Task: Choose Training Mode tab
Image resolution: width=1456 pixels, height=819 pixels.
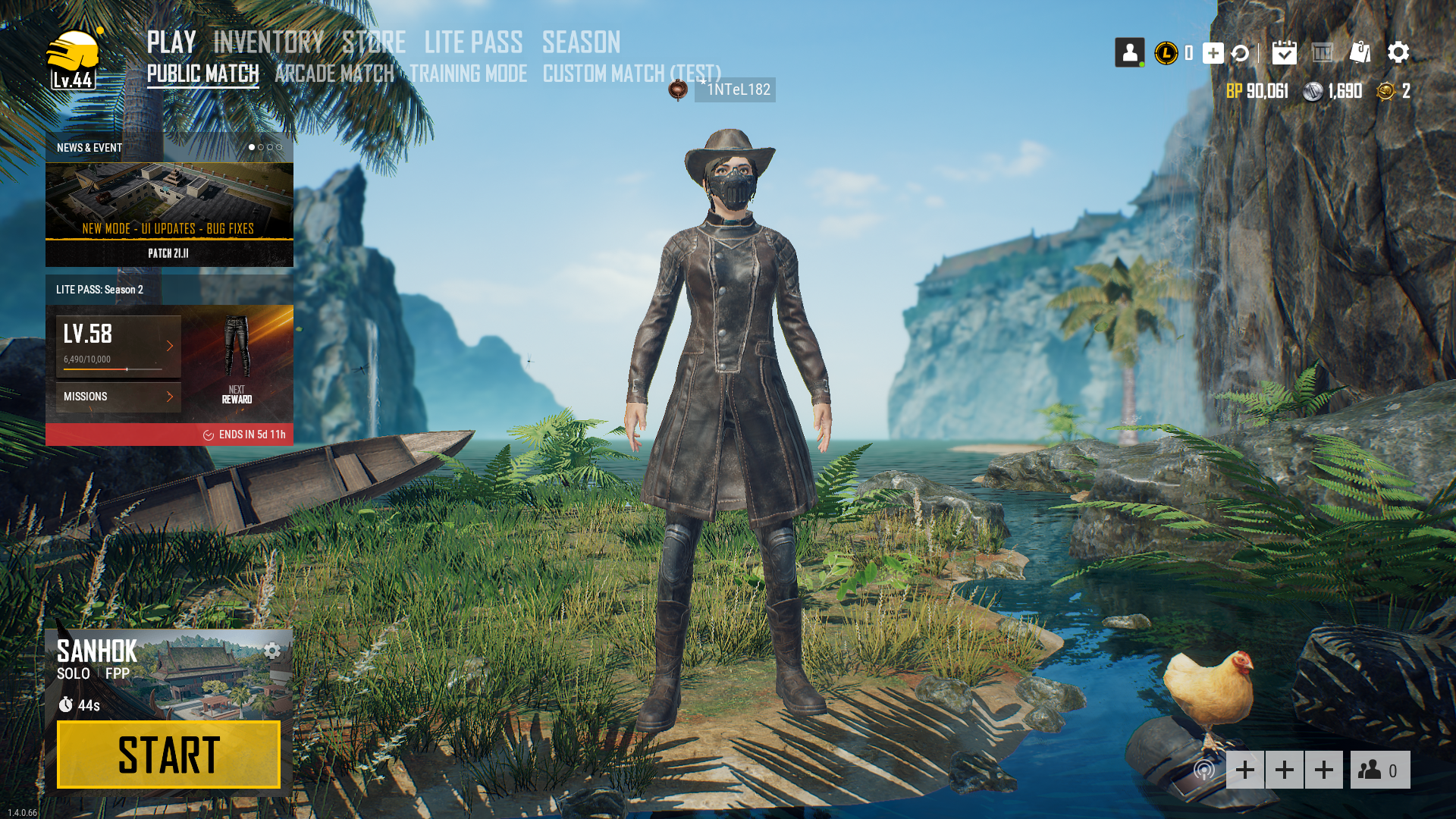Action: [x=468, y=74]
